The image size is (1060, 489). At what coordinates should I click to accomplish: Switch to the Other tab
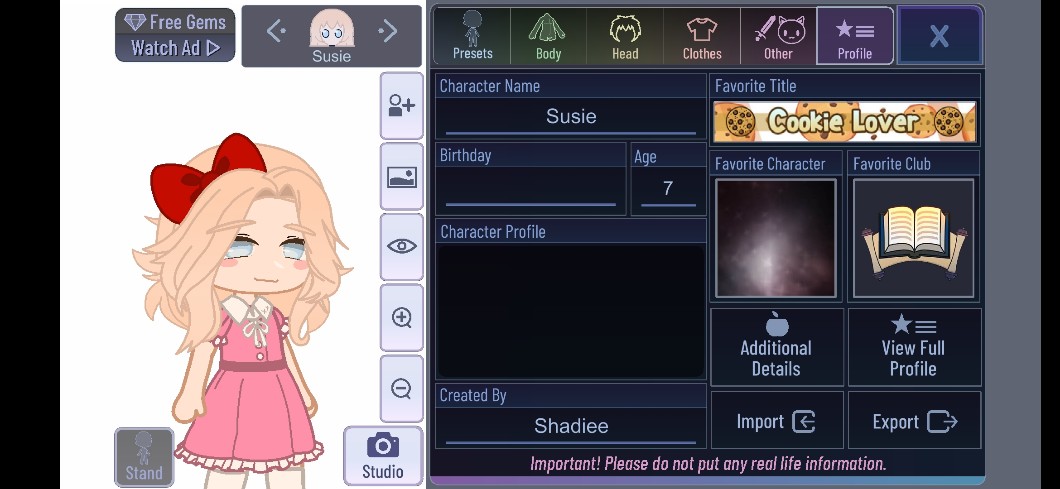pos(778,36)
